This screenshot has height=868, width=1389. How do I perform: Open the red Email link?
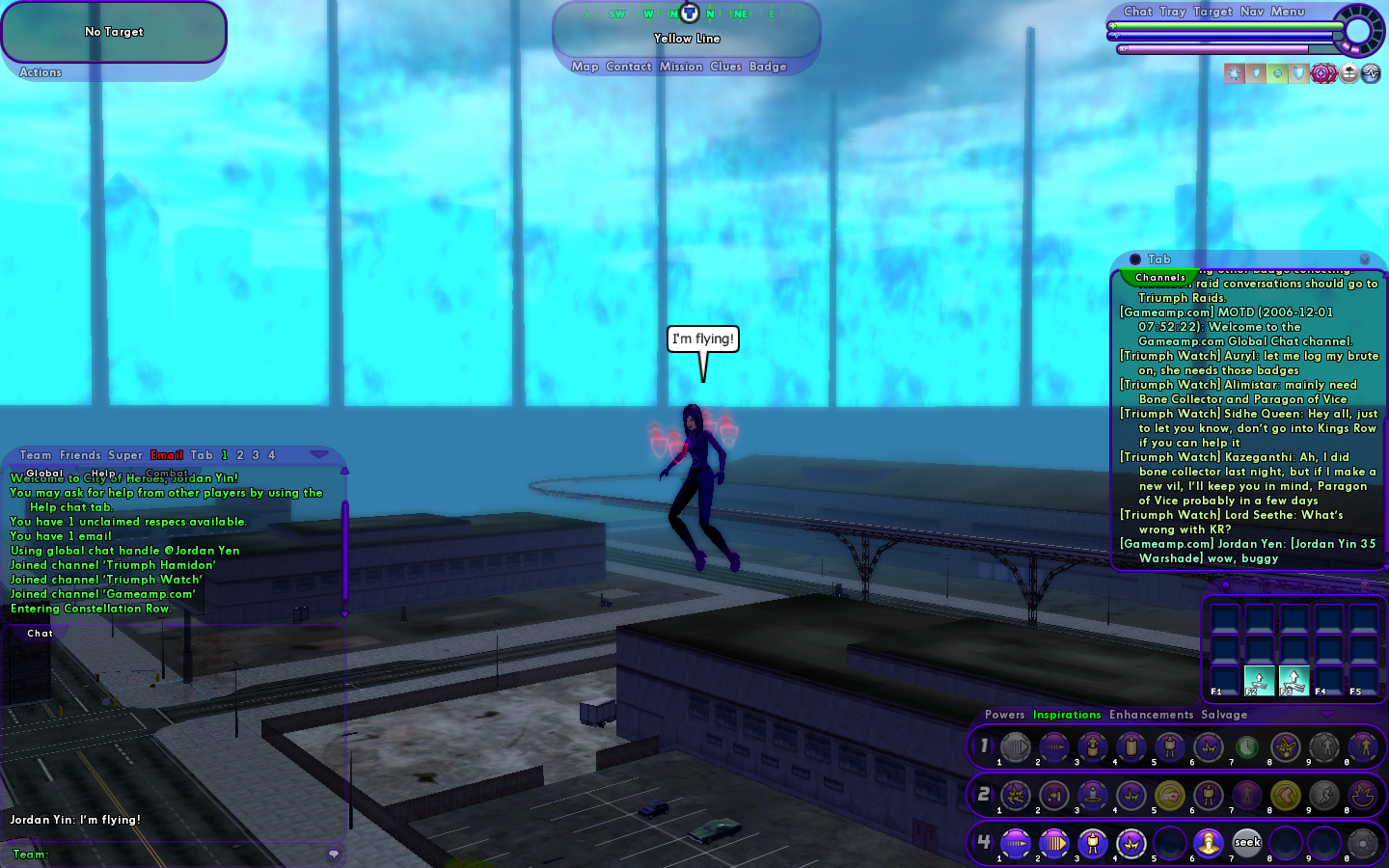(166, 455)
